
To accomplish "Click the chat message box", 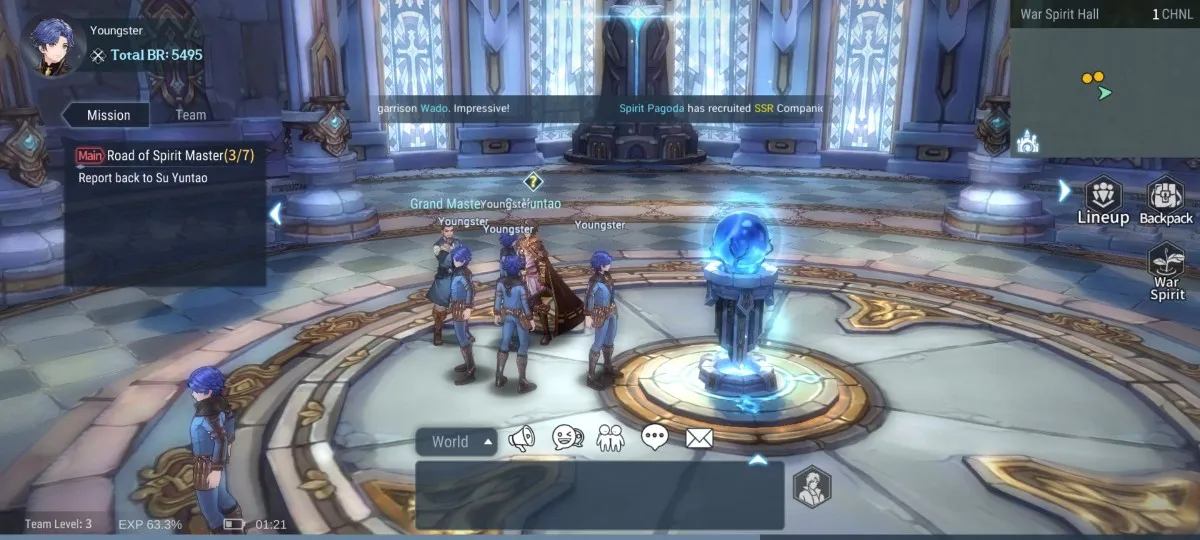I will [599, 495].
